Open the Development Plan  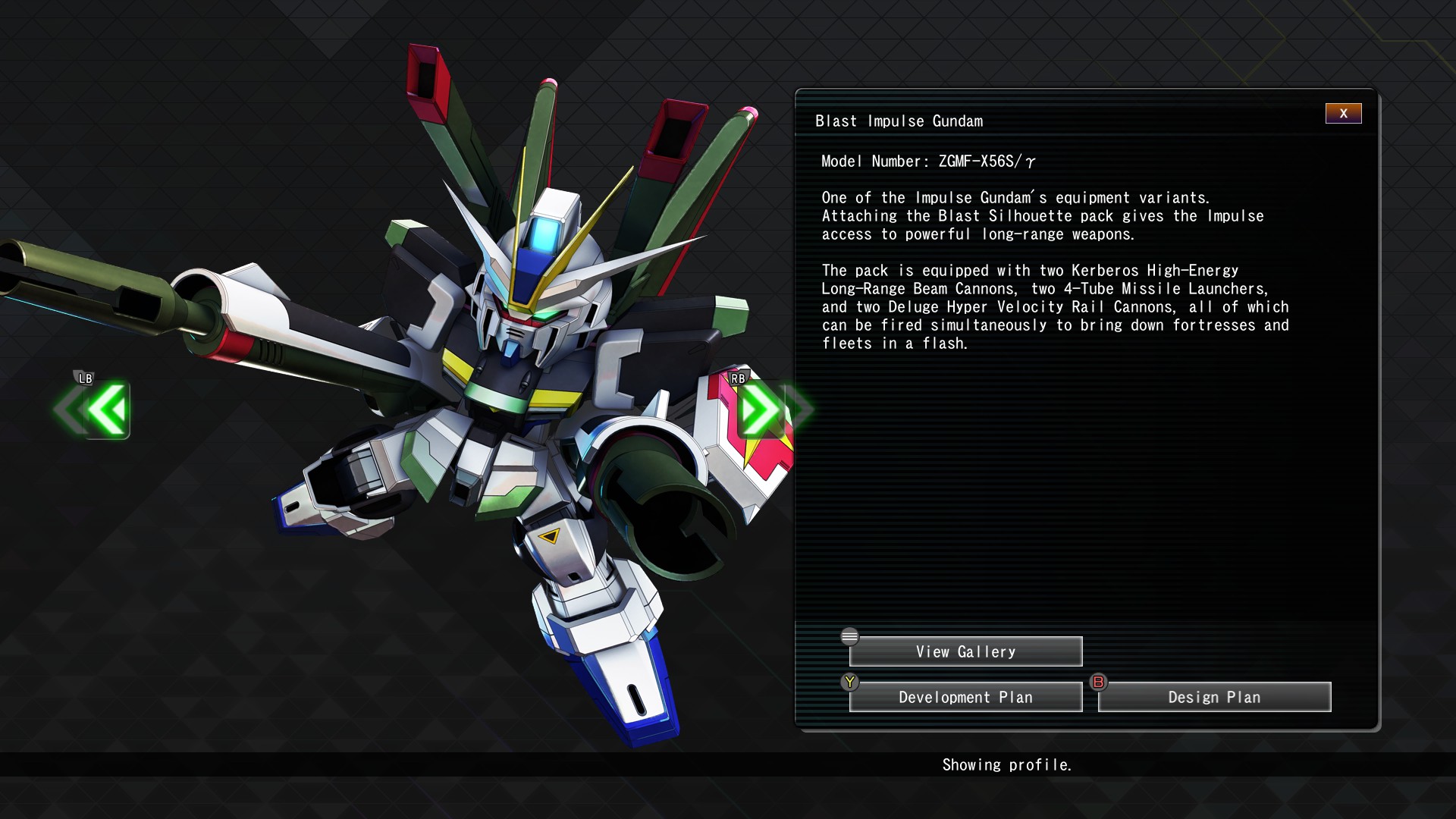coord(965,698)
